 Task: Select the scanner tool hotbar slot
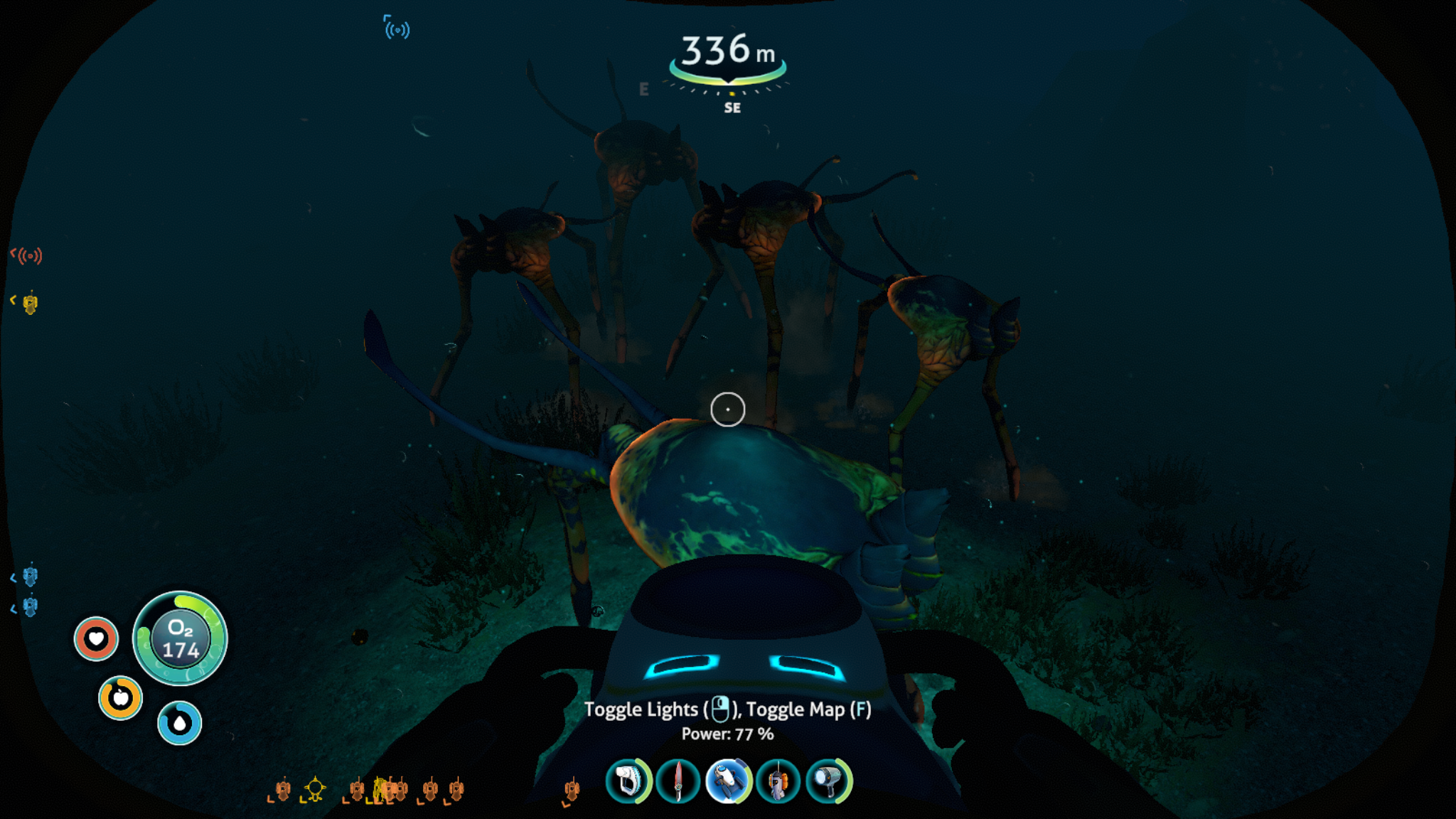click(628, 781)
